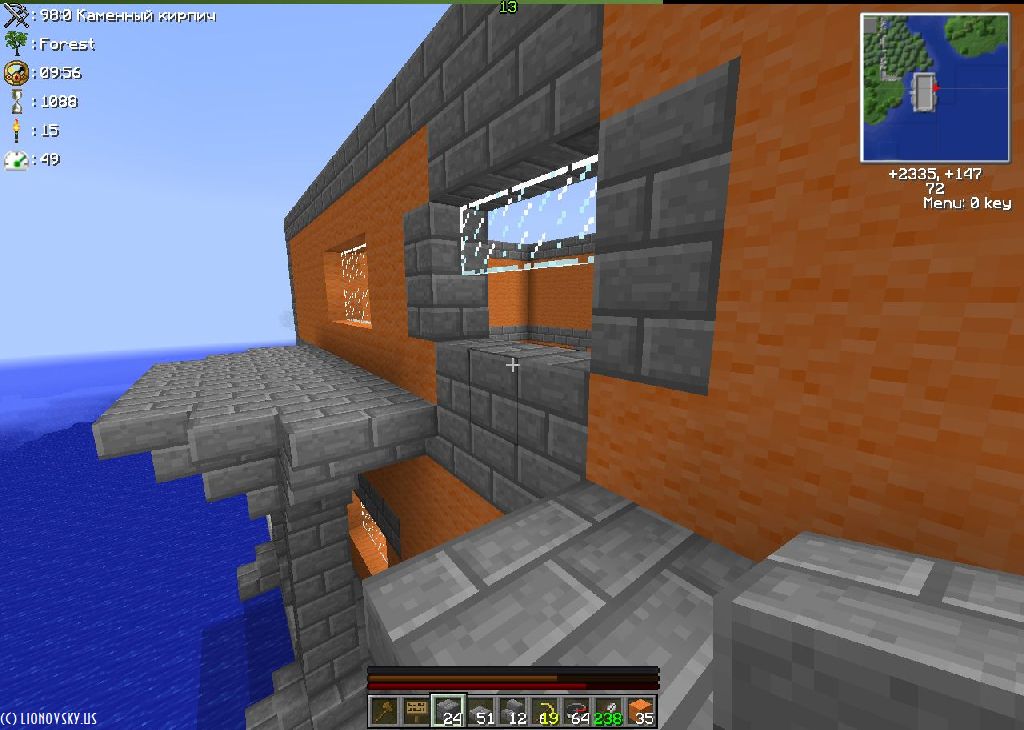Select the stone stairs stack of 12
This screenshot has height=730, width=1024.
[x=513, y=711]
